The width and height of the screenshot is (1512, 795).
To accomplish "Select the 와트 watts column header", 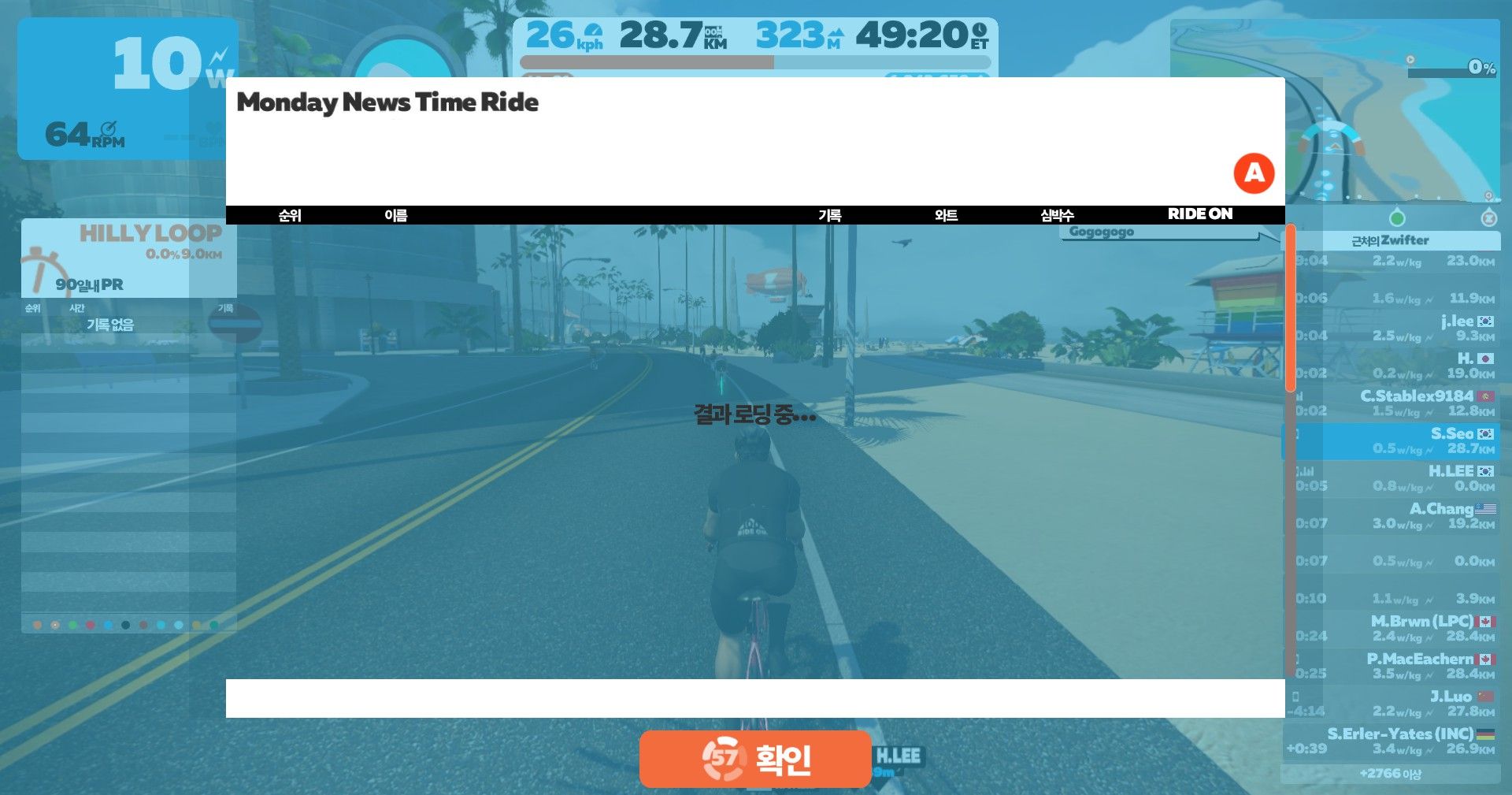I will (946, 215).
